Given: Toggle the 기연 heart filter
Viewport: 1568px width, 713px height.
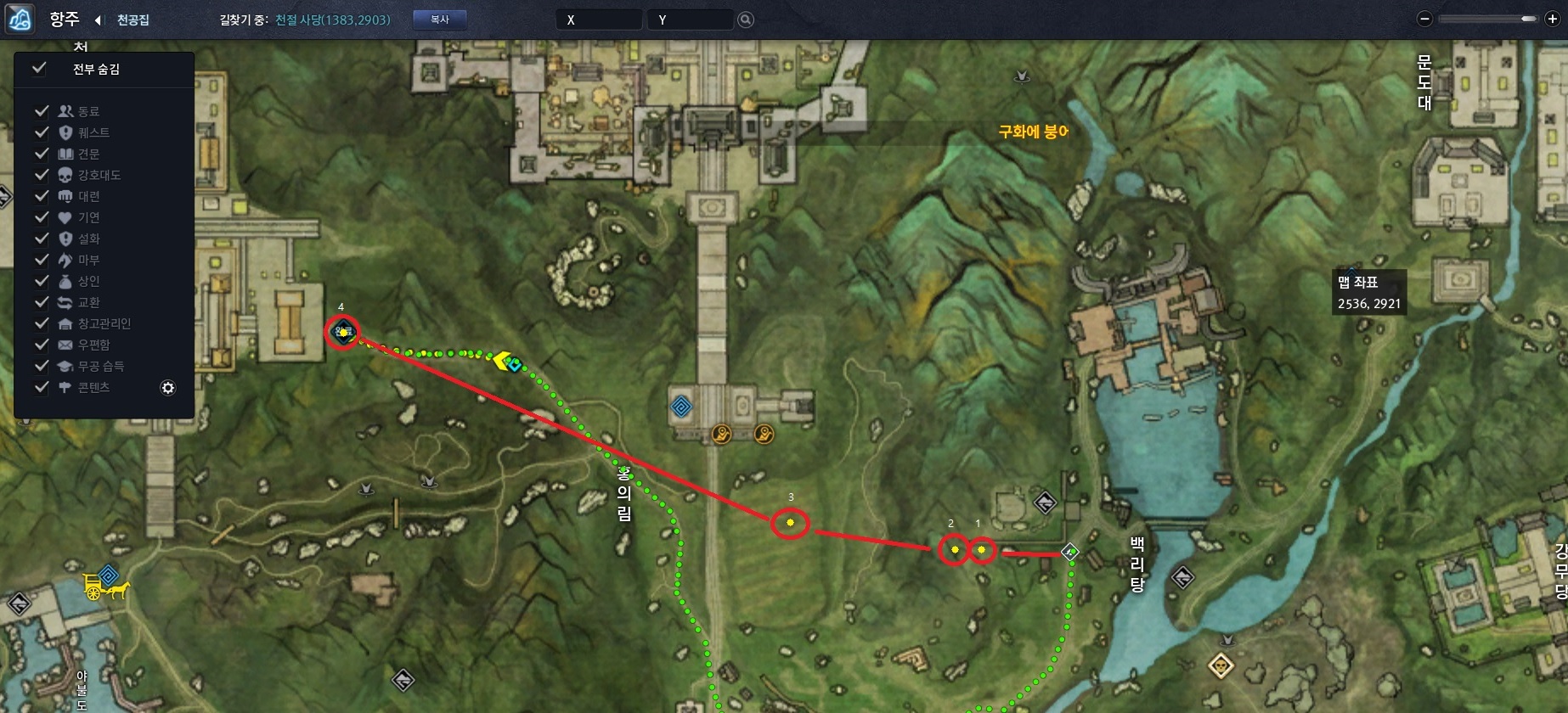Looking at the screenshot, I should tap(42, 217).
